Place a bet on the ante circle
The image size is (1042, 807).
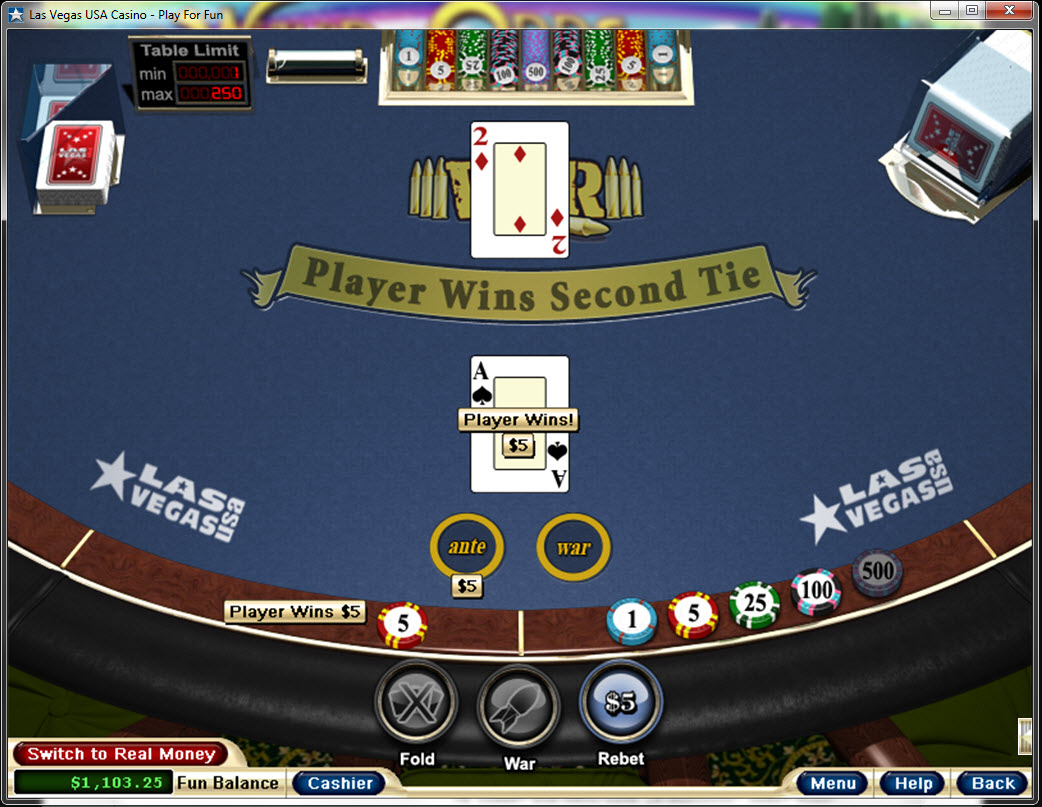point(467,547)
